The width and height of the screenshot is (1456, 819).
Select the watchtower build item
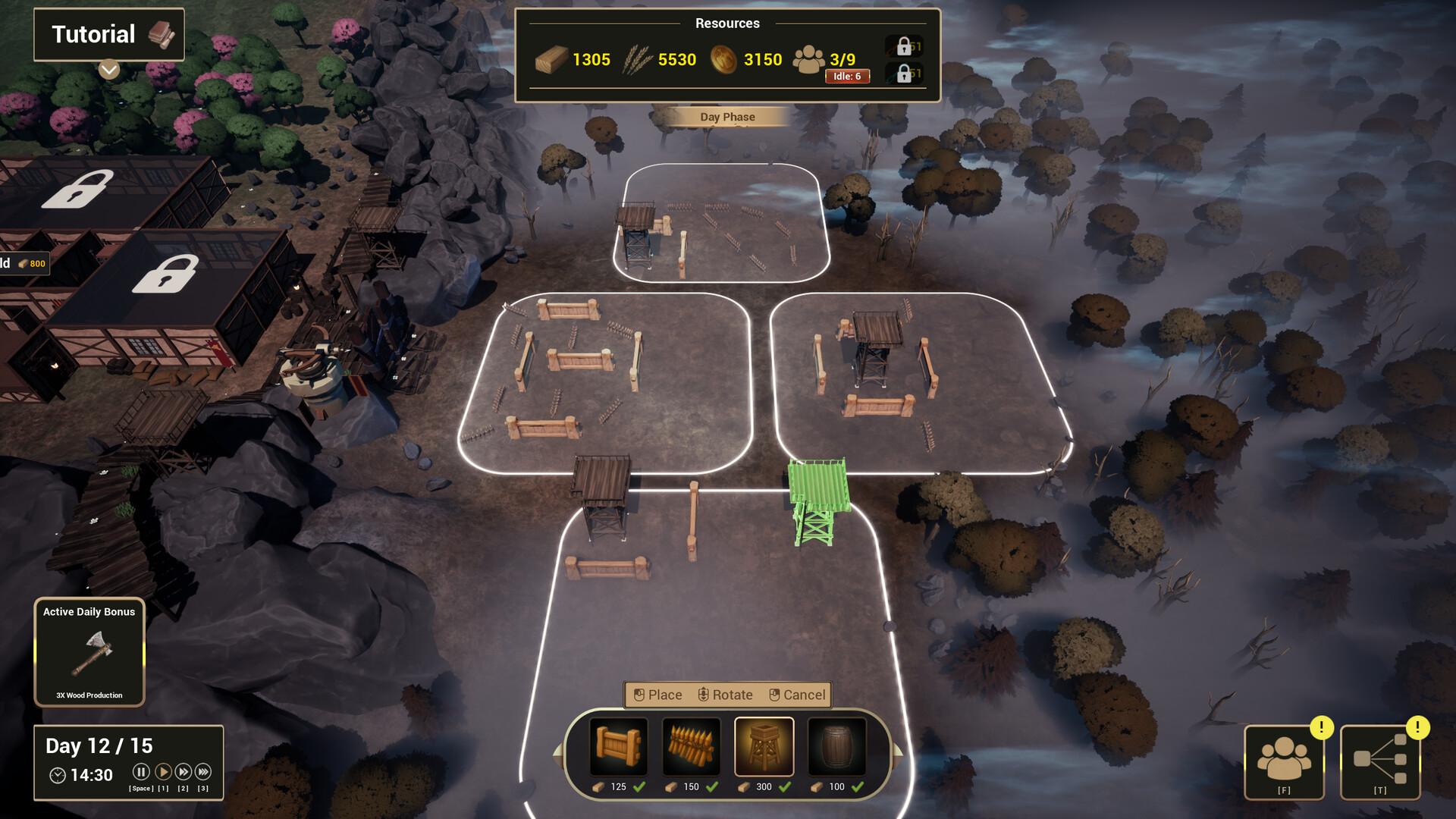pyautogui.click(x=764, y=747)
